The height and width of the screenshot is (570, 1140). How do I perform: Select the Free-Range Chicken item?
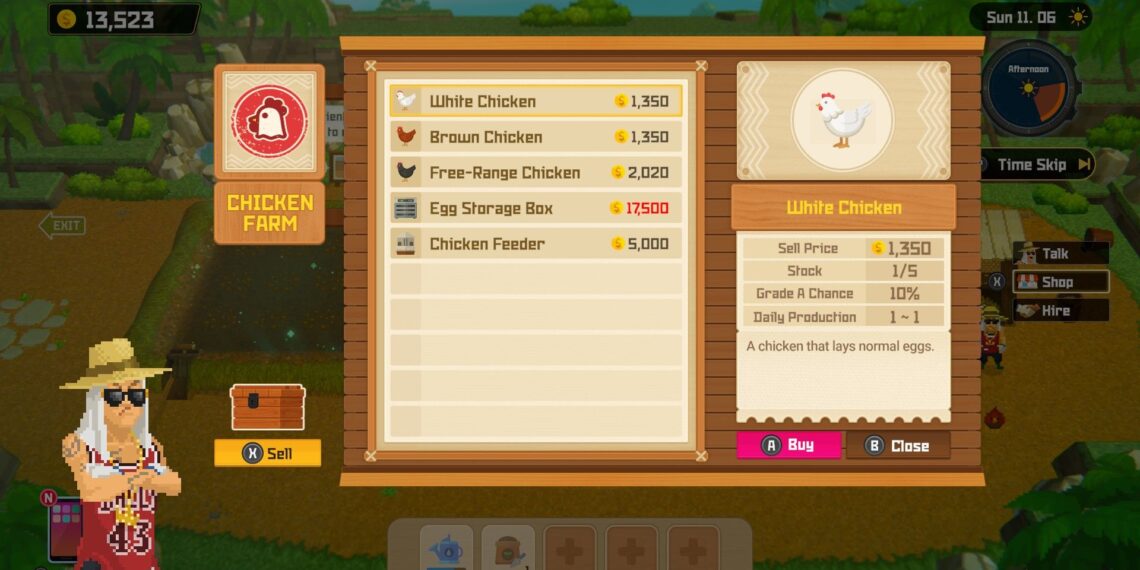(535, 173)
